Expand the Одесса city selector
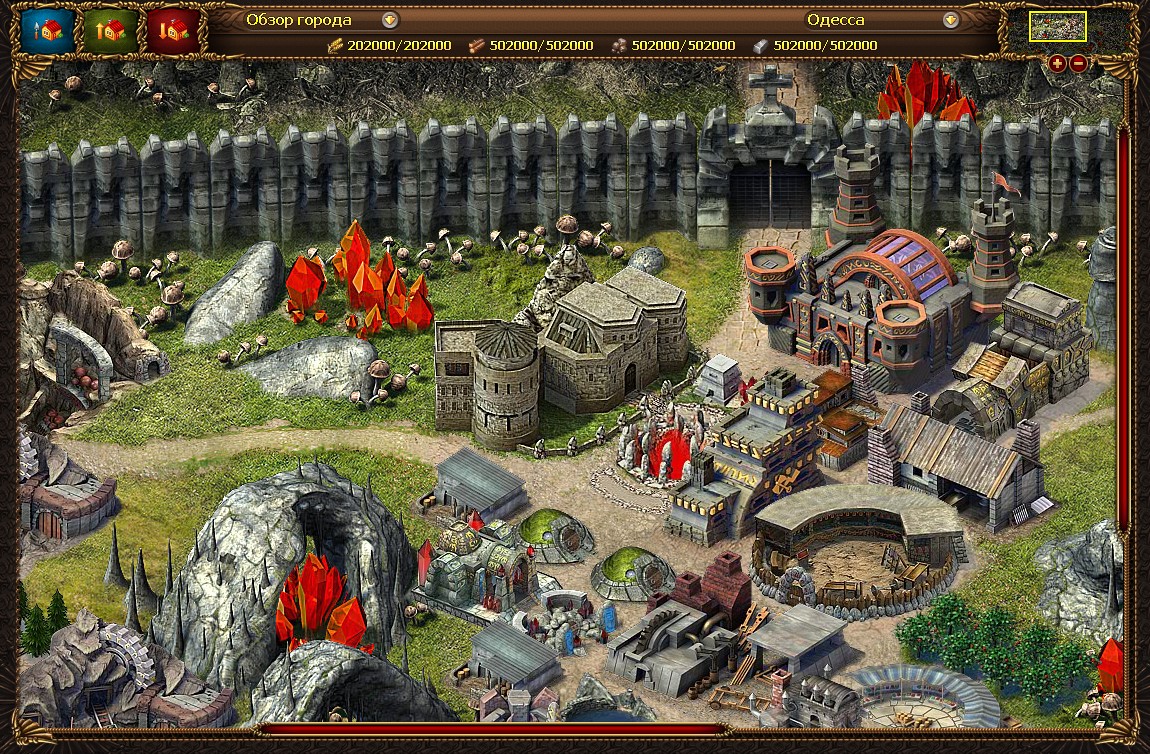 (x=951, y=19)
